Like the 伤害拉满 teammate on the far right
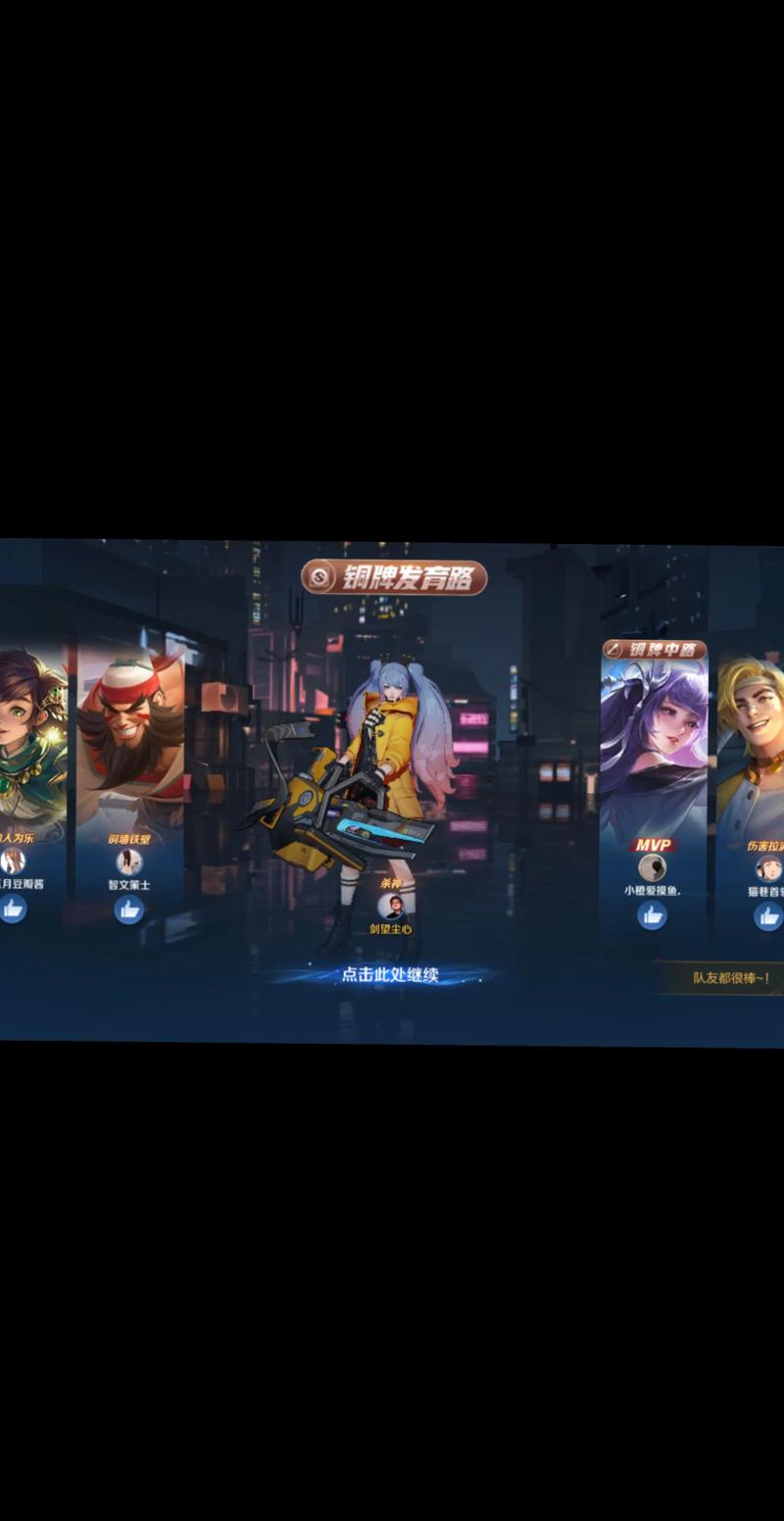This screenshot has width=784, height=1521. (767, 916)
